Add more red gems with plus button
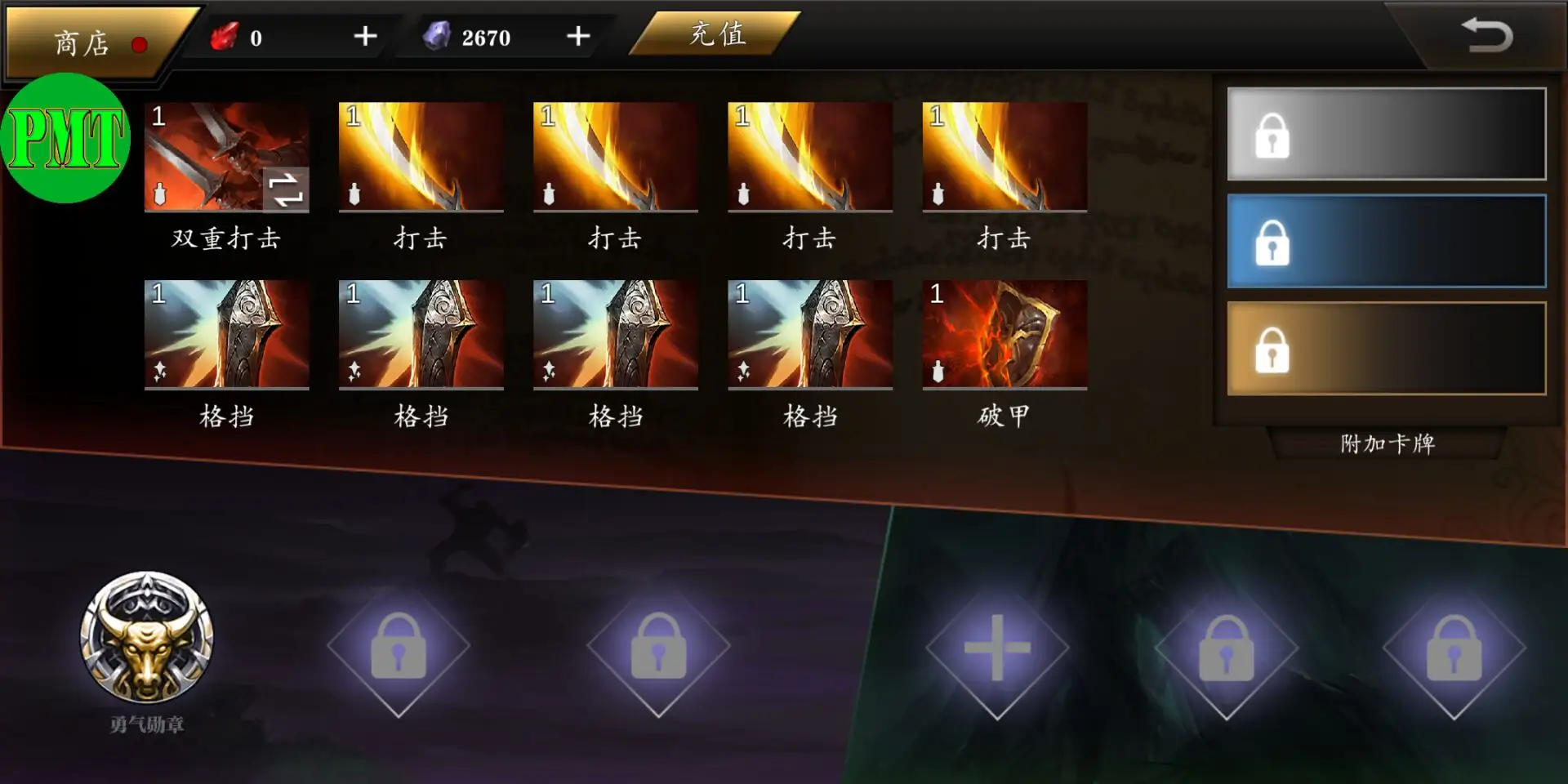Image resolution: width=1568 pixels, height=784 pixels. [x=365, y=37]
